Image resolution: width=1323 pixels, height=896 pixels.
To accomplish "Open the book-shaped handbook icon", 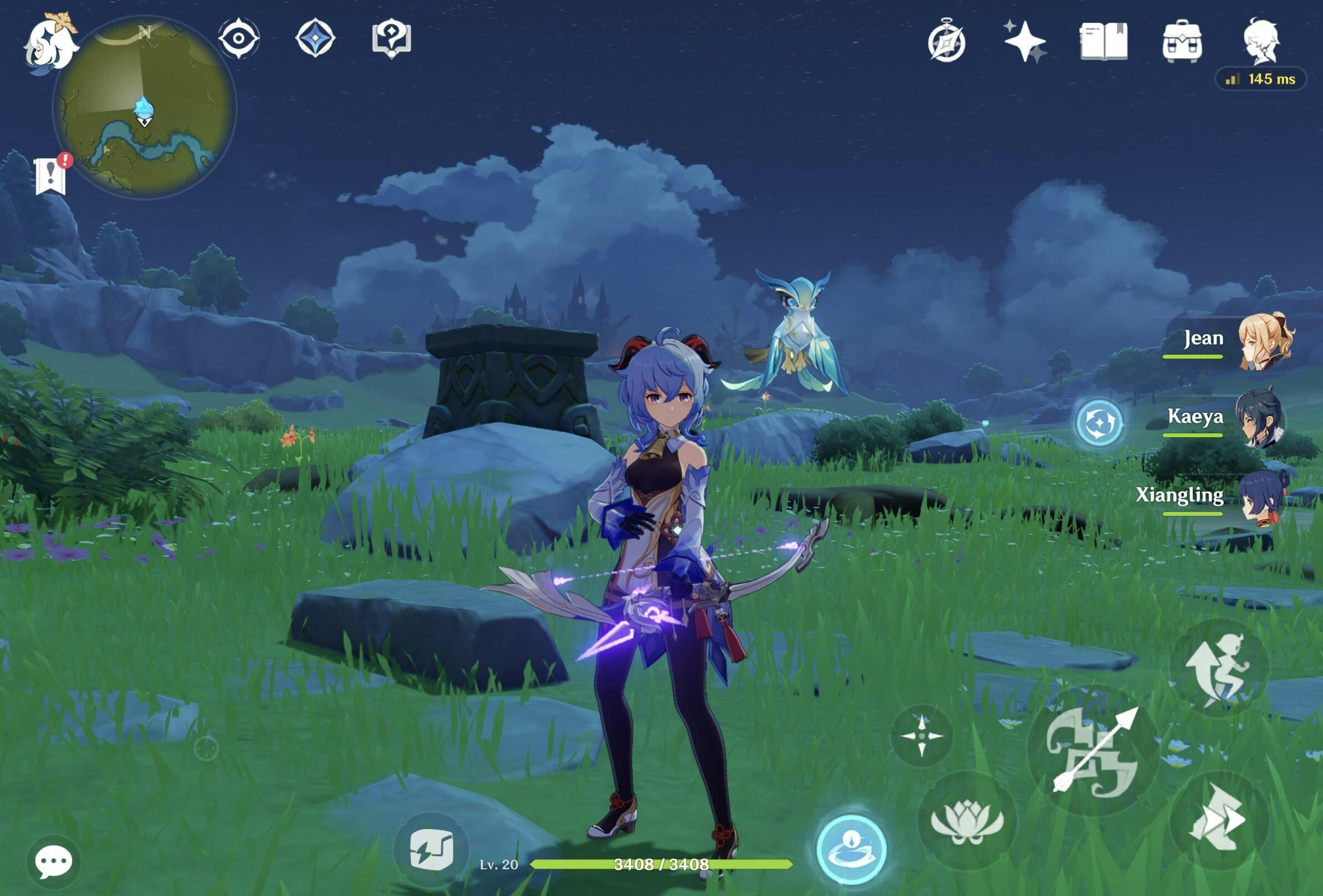I will (x=1103, y=41).
